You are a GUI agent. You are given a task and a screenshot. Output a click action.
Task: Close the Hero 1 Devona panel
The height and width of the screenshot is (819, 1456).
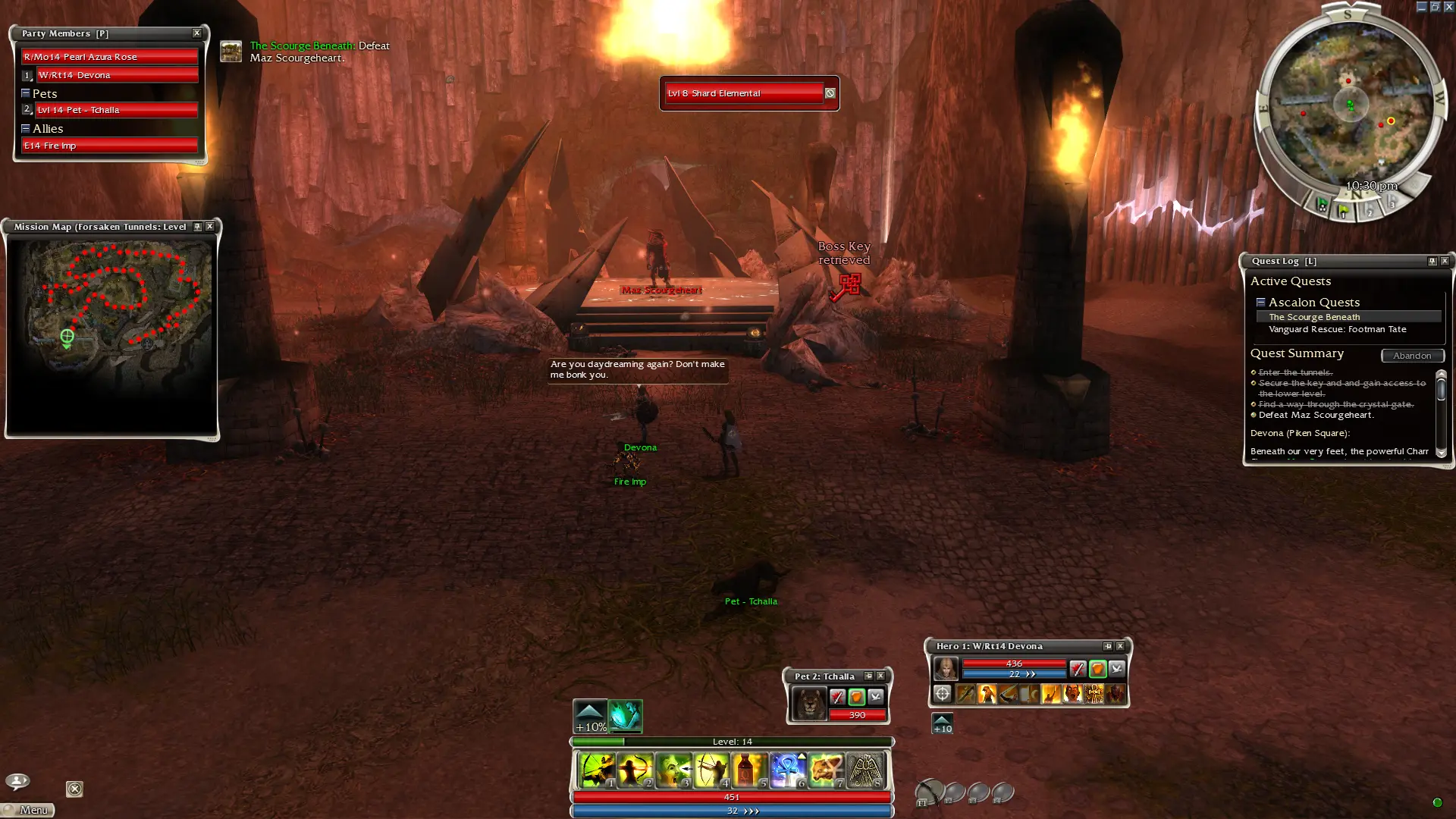1120,646
